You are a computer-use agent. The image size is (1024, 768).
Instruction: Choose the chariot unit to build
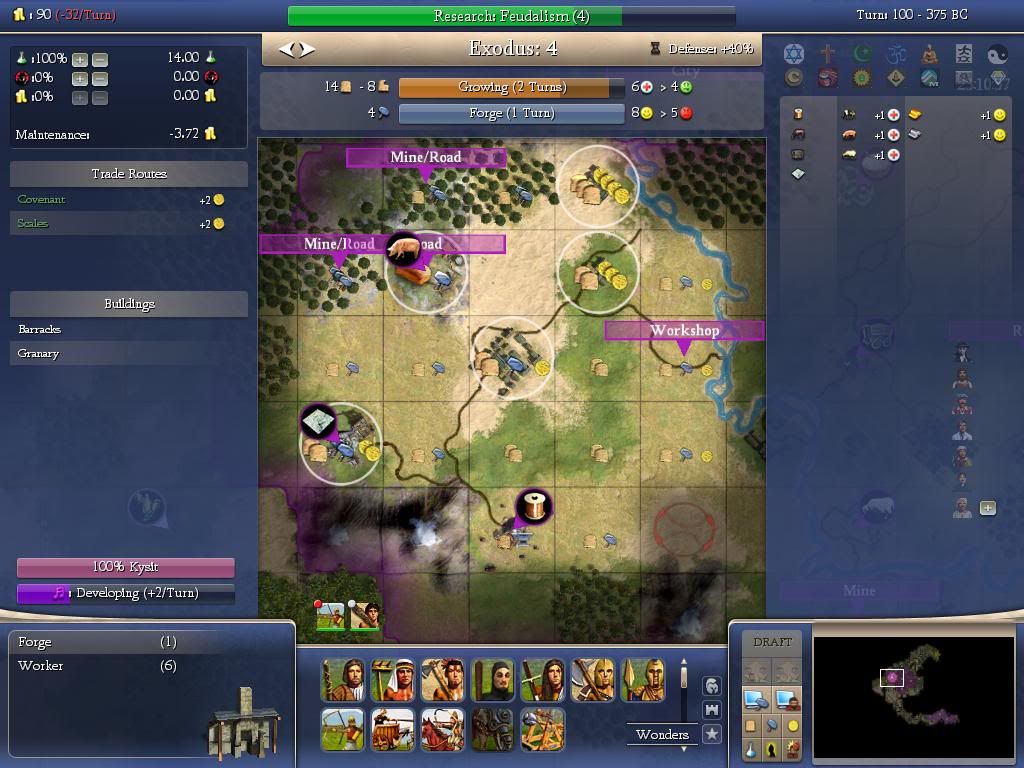pyautogui.click(x=392, y=730)
